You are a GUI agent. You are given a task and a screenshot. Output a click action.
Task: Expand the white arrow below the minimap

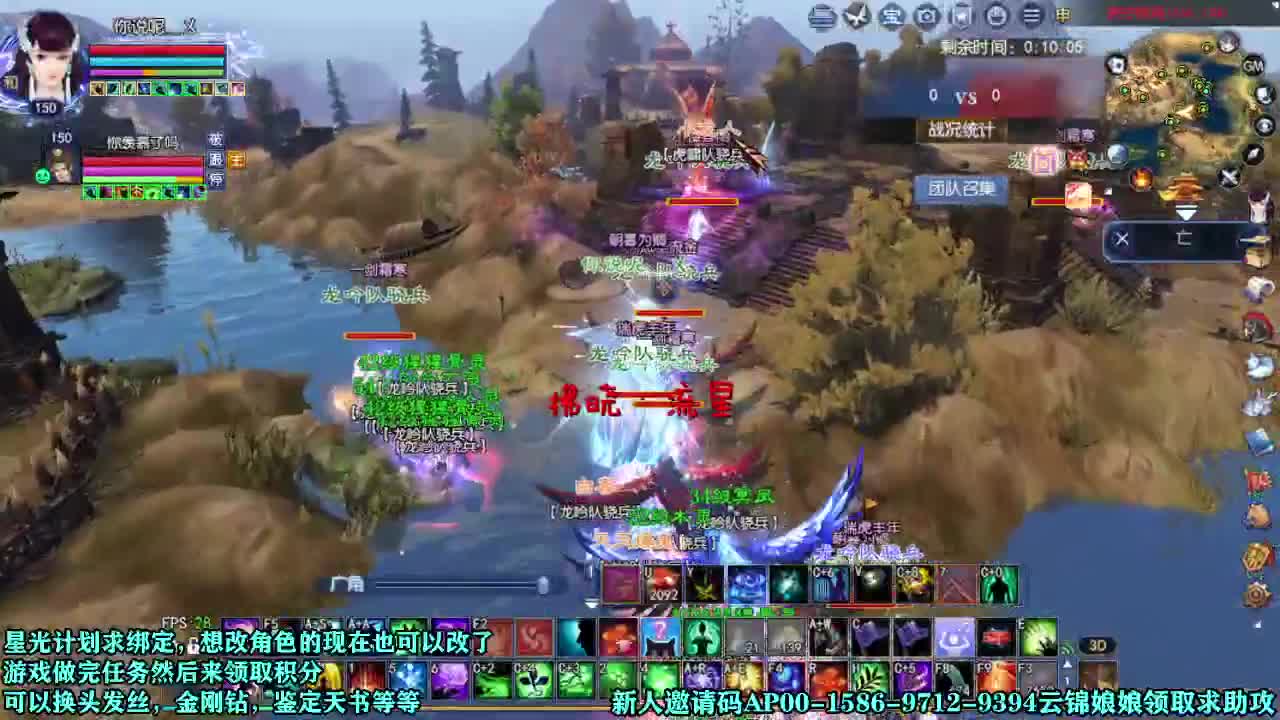click(1186, 211)
